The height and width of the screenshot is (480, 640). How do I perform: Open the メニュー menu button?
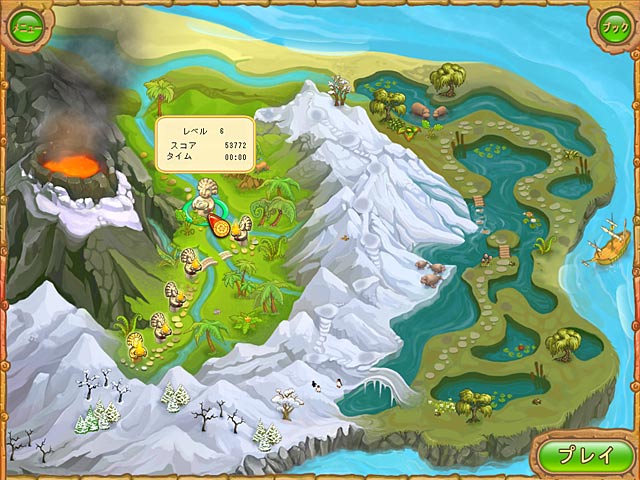tap(26, 25)
